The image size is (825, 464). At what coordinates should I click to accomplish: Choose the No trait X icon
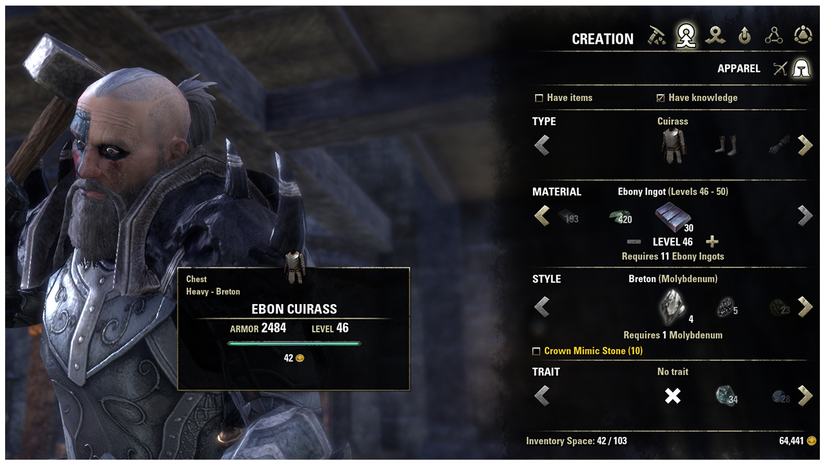(673, 397)
